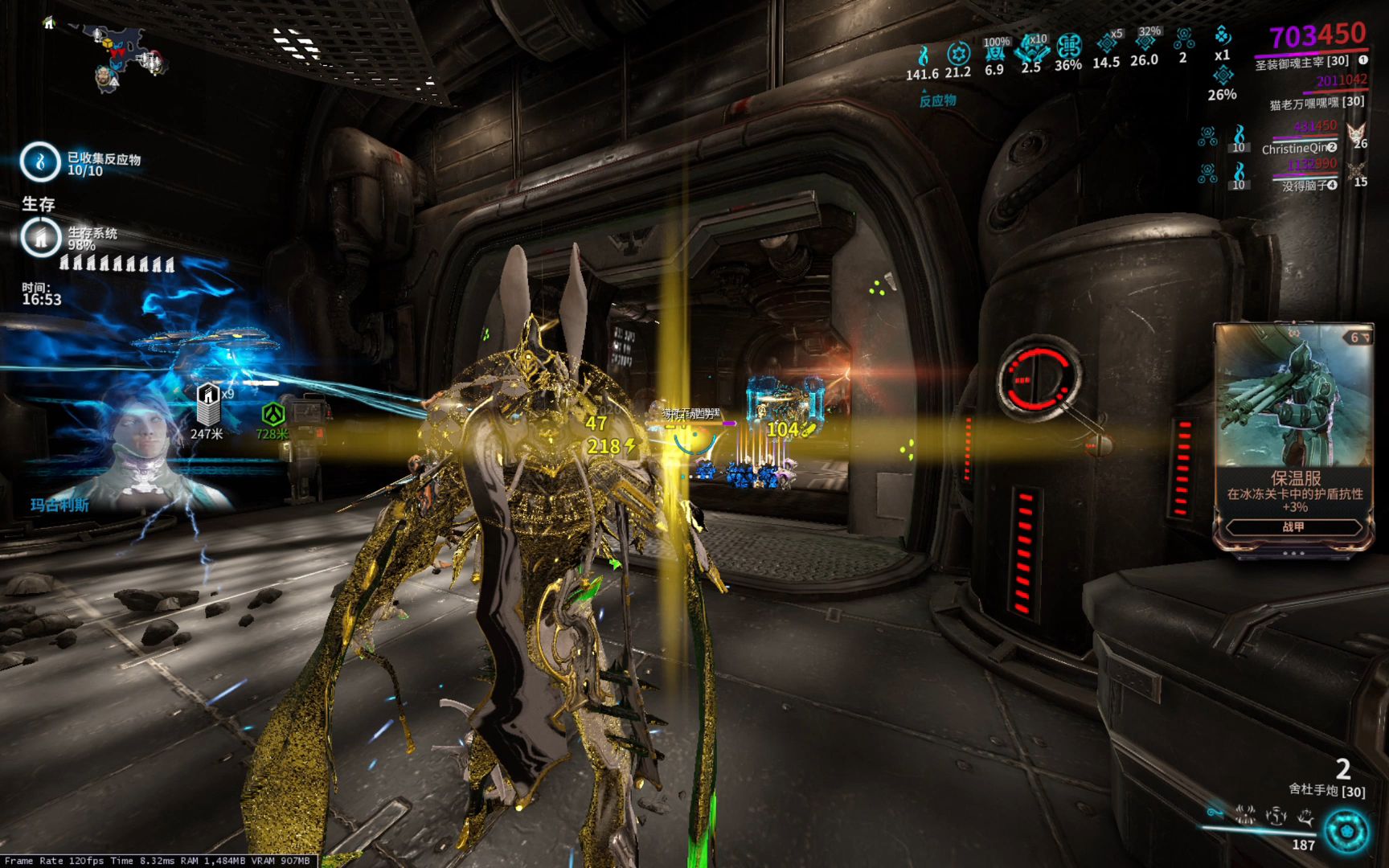Screen dimensions: 1389x868
Task: Click the blue flame reactant buff icon
Action: pos(923,55)
